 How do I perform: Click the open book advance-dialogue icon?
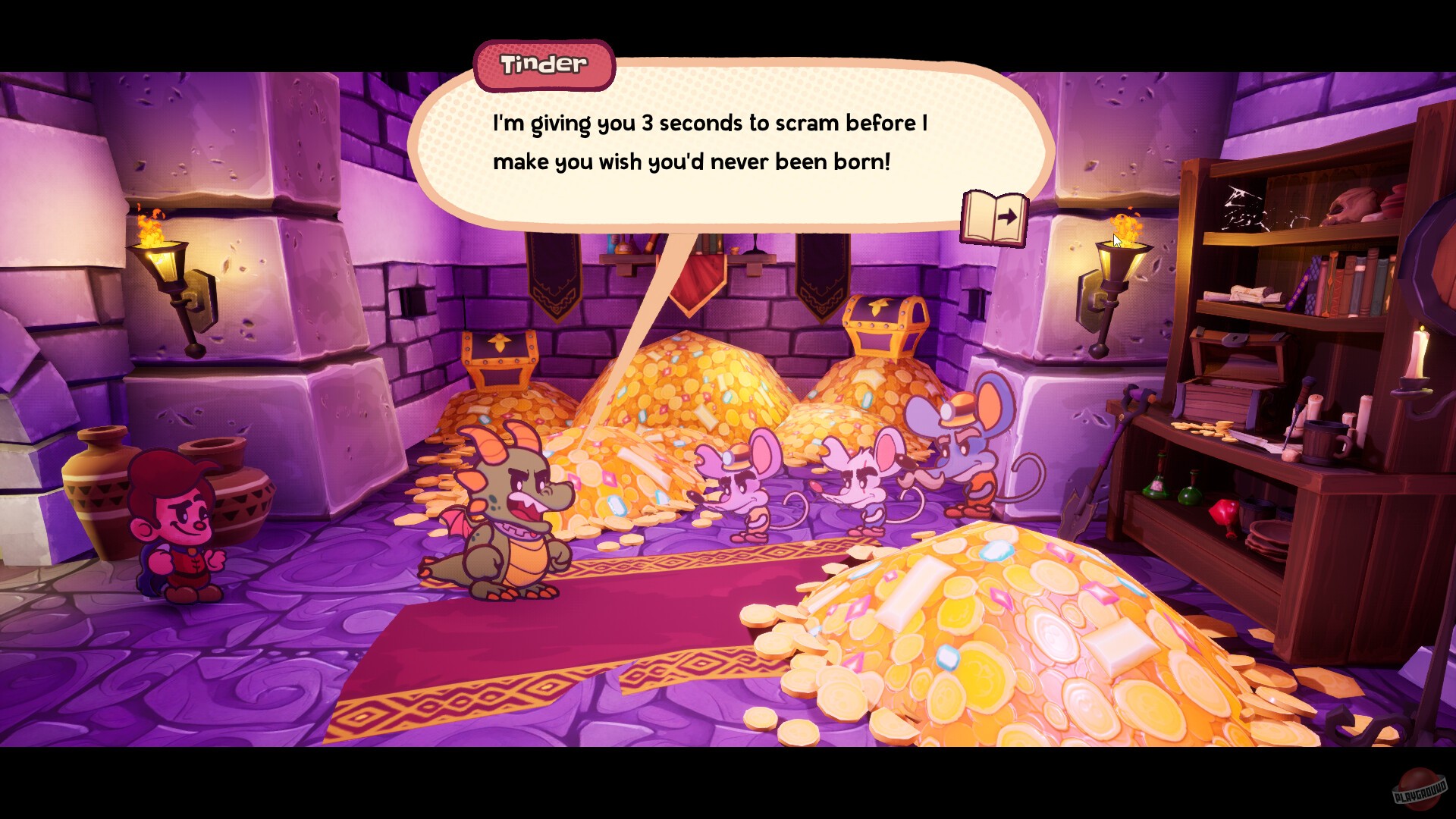click(x=994, y=219)
